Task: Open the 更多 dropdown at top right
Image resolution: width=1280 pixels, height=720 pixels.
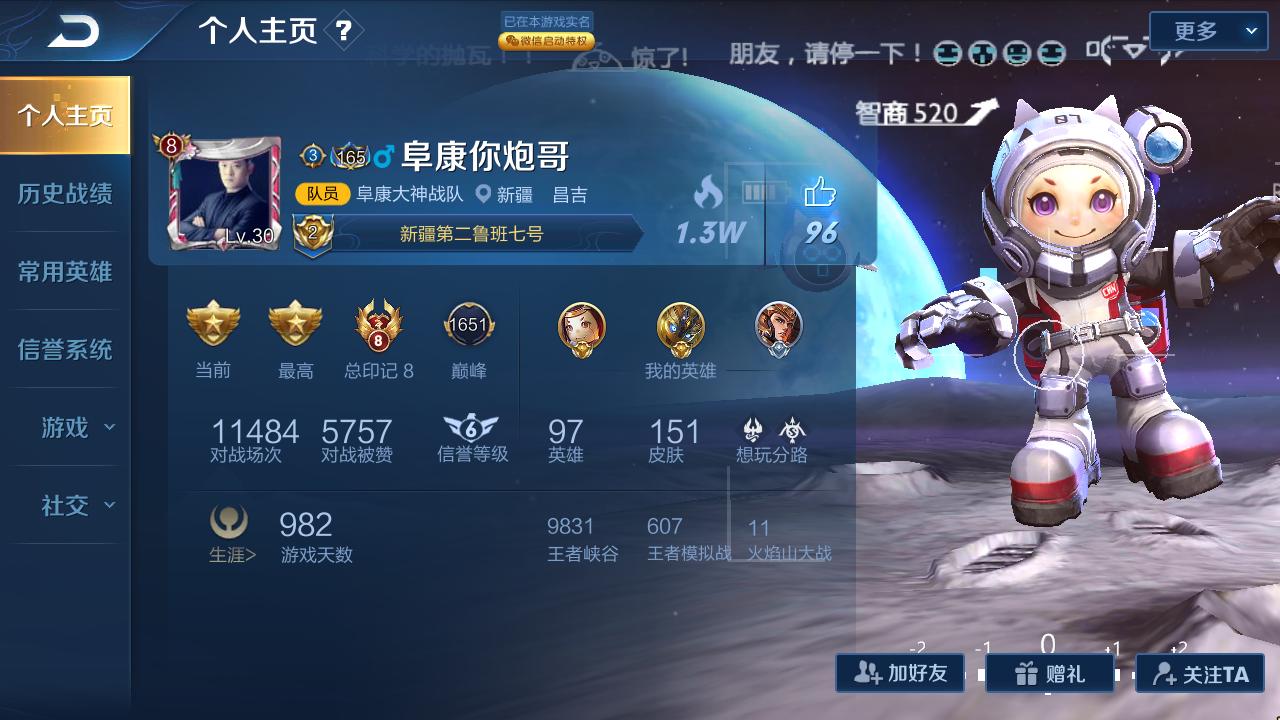Action: click(1208, 31)
